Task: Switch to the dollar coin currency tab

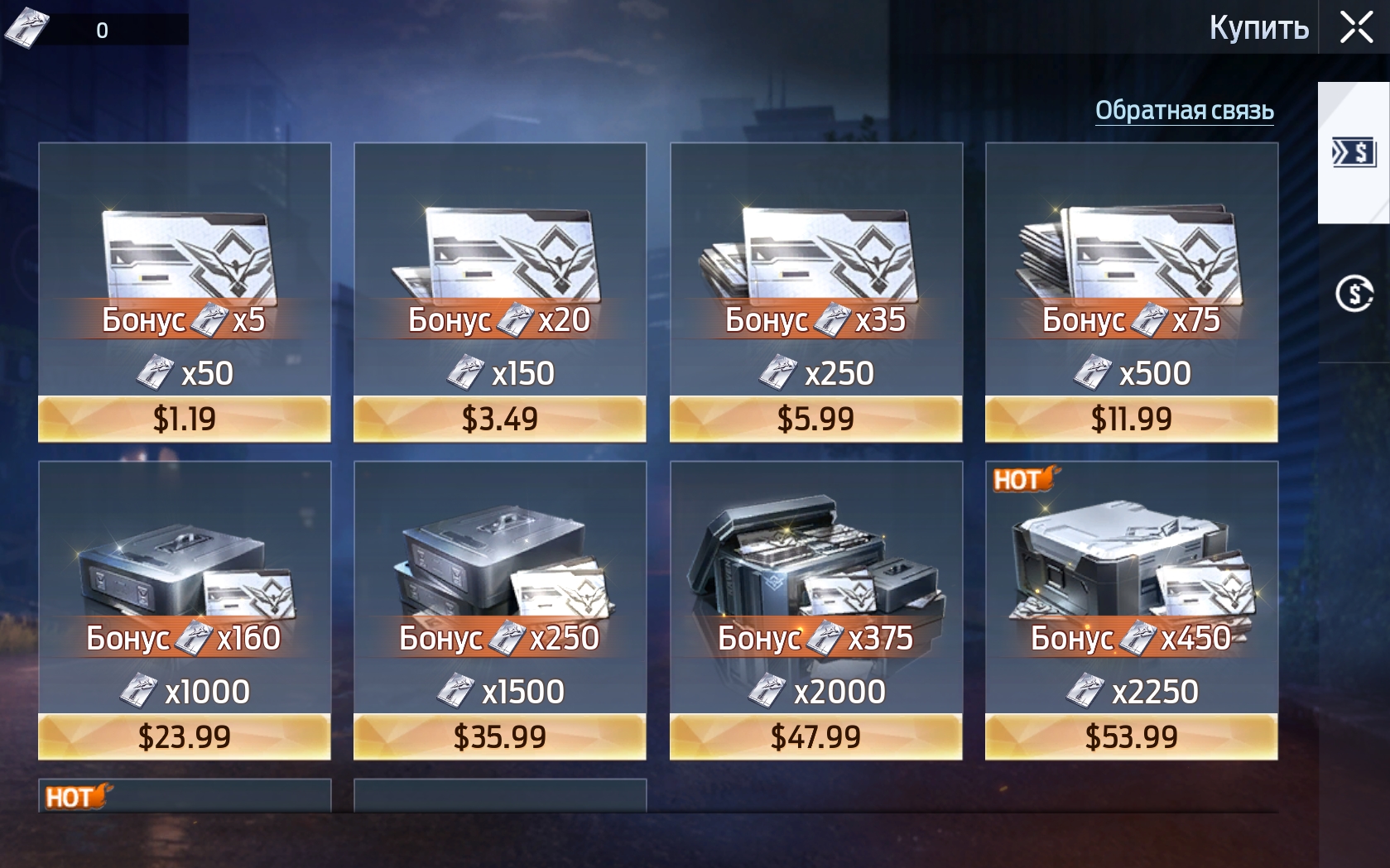Action: pos(1353,294)
